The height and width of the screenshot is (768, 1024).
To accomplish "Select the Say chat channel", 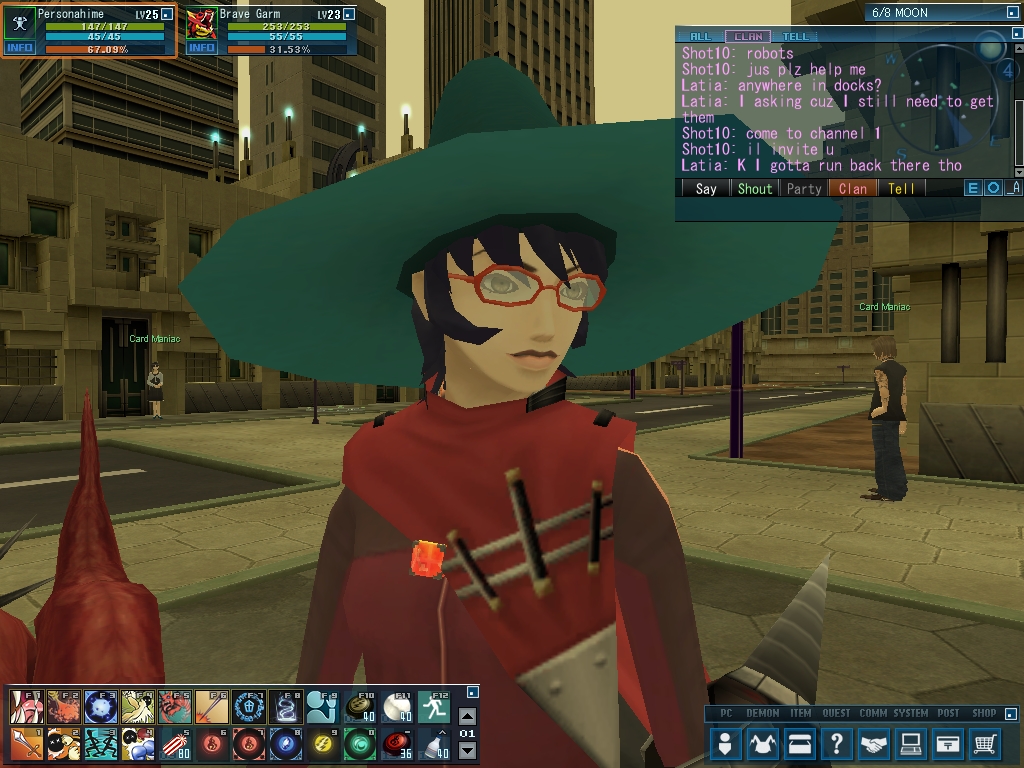I will tap(706, 188).
